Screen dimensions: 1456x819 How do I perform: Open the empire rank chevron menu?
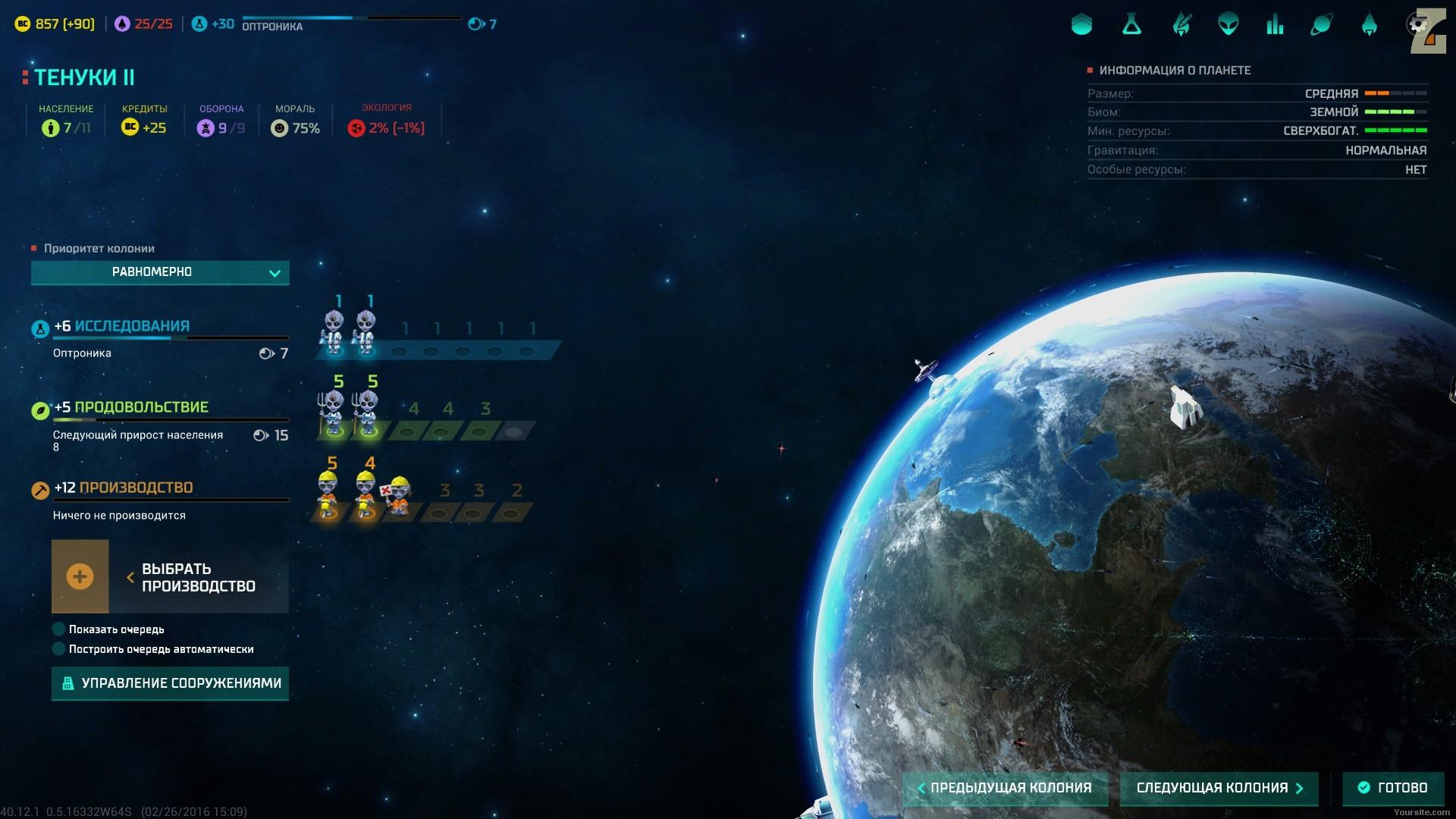[1081, 25]
